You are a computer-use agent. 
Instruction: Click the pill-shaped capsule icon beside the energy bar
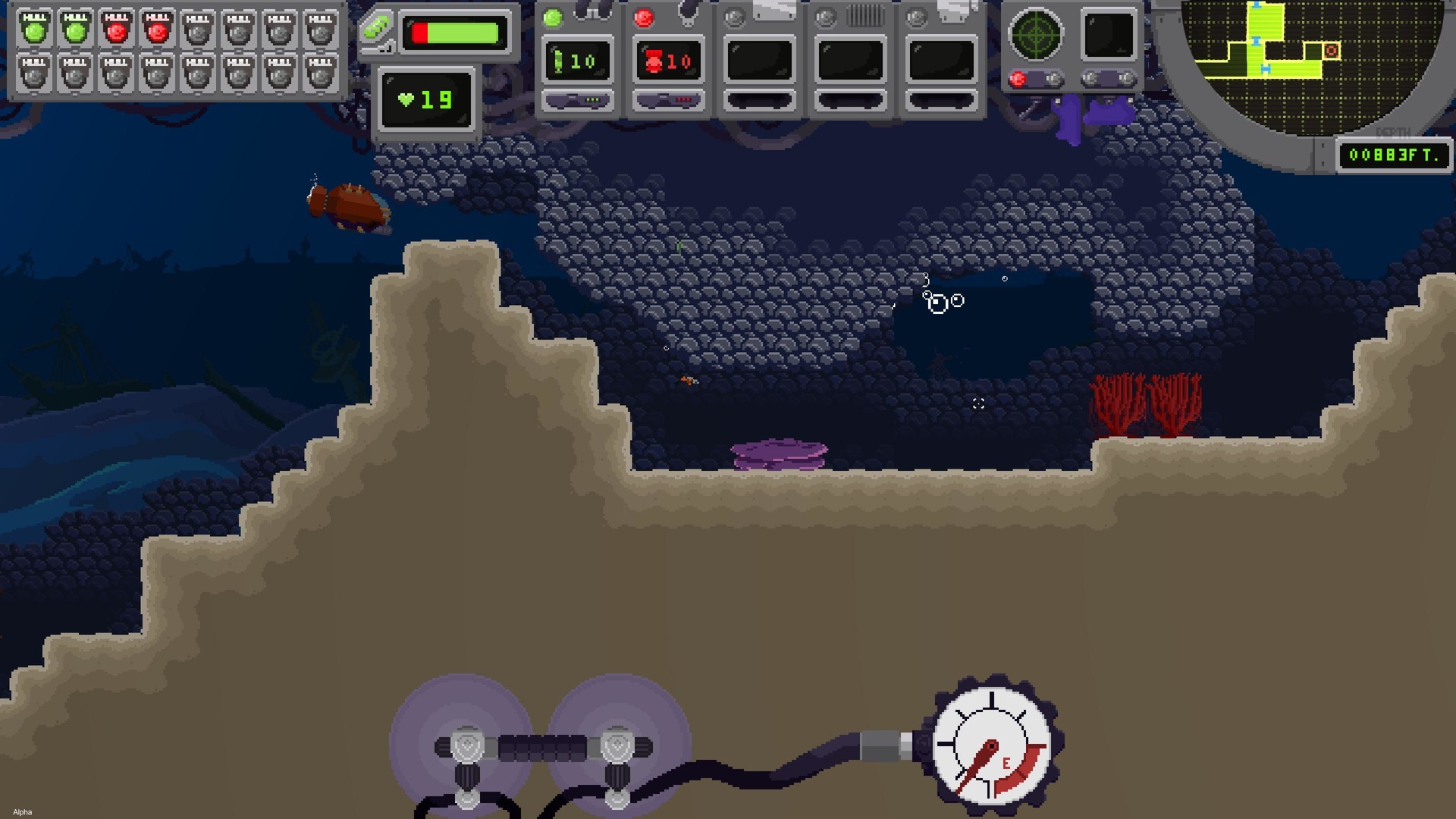click(x=376, y=32)
